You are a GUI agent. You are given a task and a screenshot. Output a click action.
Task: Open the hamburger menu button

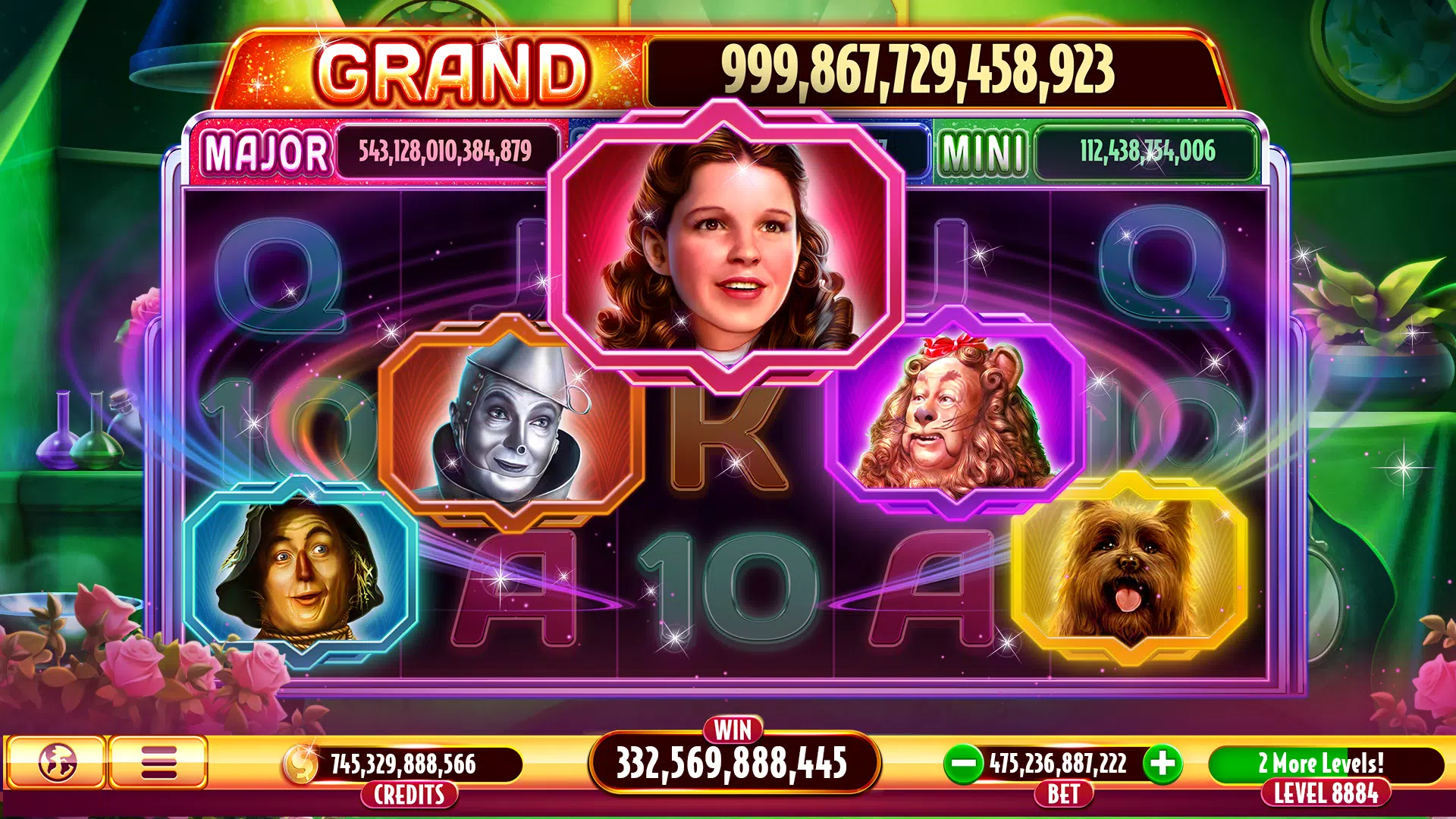click(158, 762)
